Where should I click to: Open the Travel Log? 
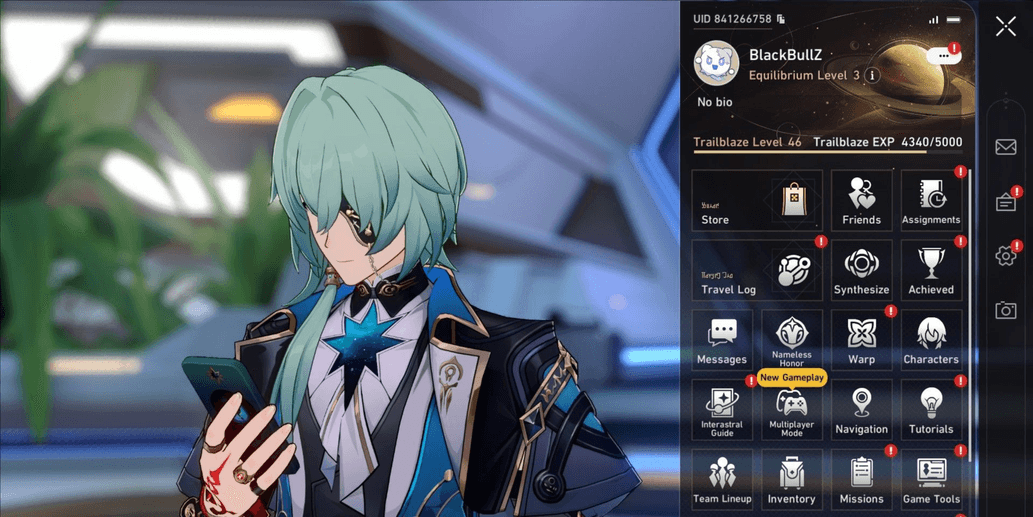click(757, 271)
